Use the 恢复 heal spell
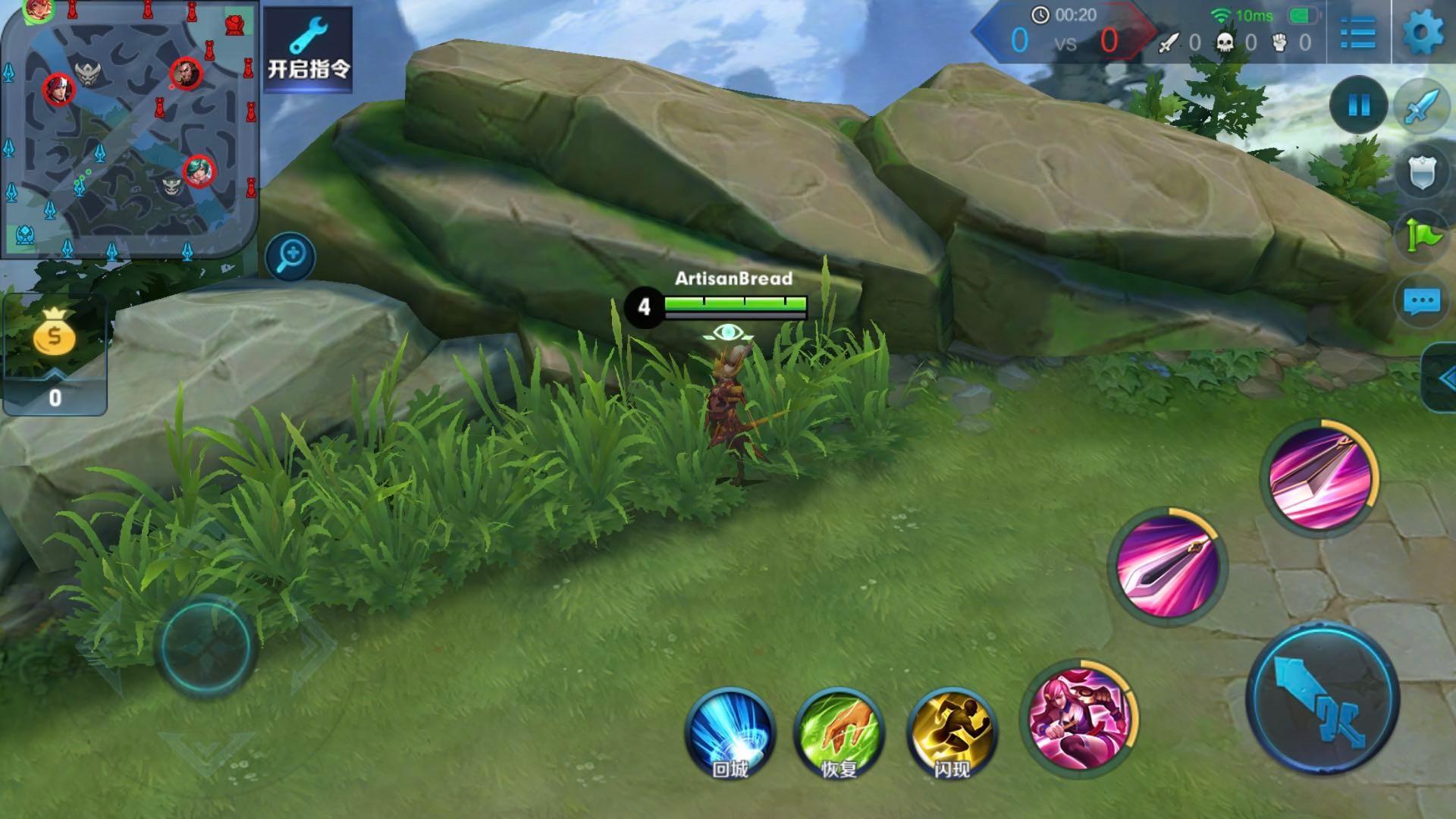The image size is (1456, 819). [839, 732]
